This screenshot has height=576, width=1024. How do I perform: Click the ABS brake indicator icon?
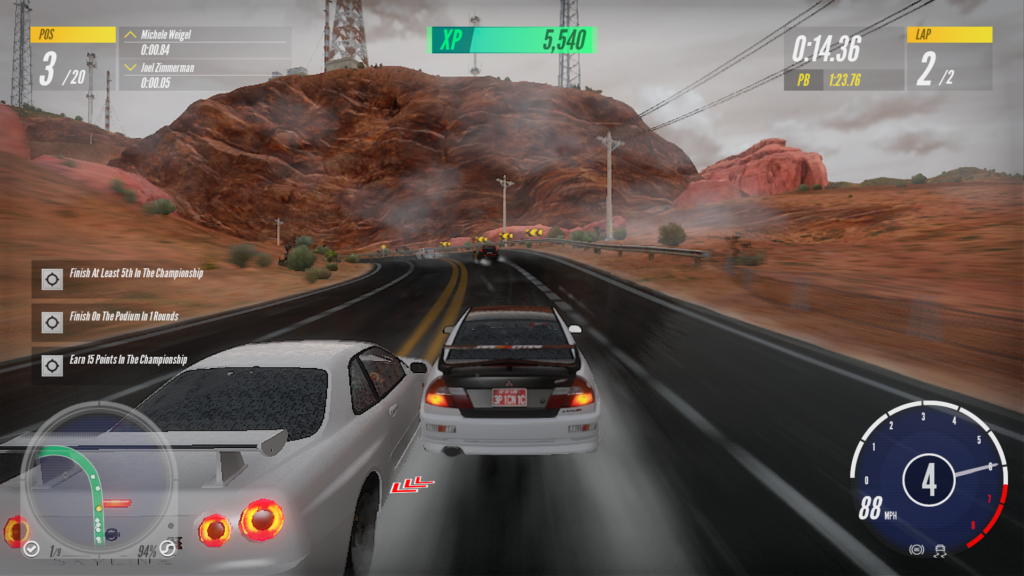(x=915, y=550)
